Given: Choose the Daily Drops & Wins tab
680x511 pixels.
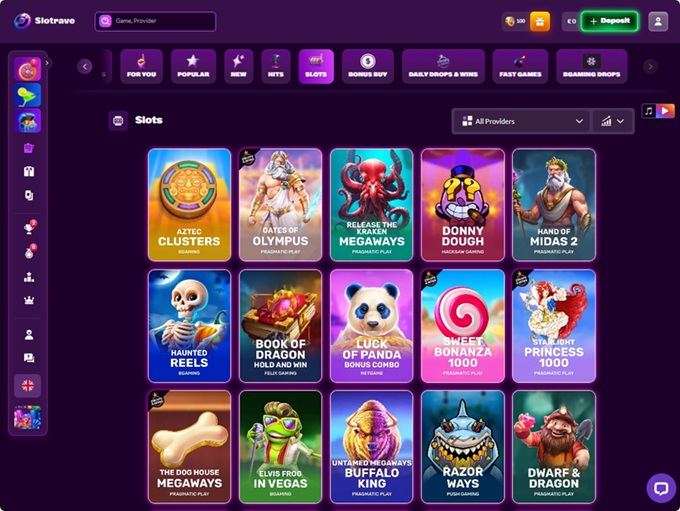Looking at the screenshot, I should 443,66.
